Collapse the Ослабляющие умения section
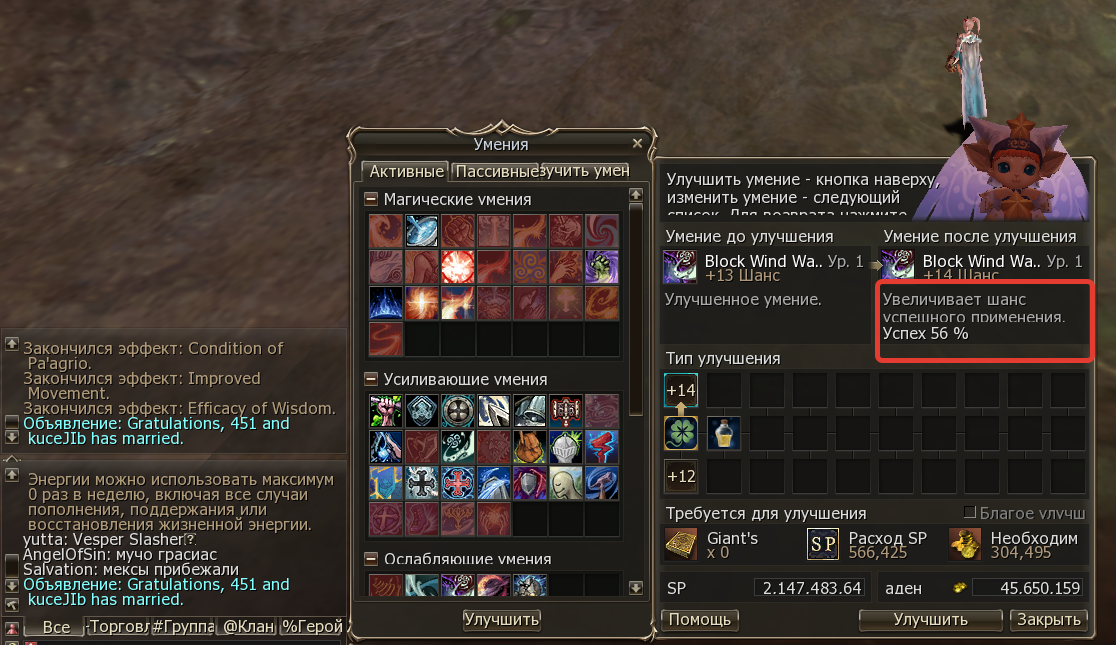 pos(371,559)
